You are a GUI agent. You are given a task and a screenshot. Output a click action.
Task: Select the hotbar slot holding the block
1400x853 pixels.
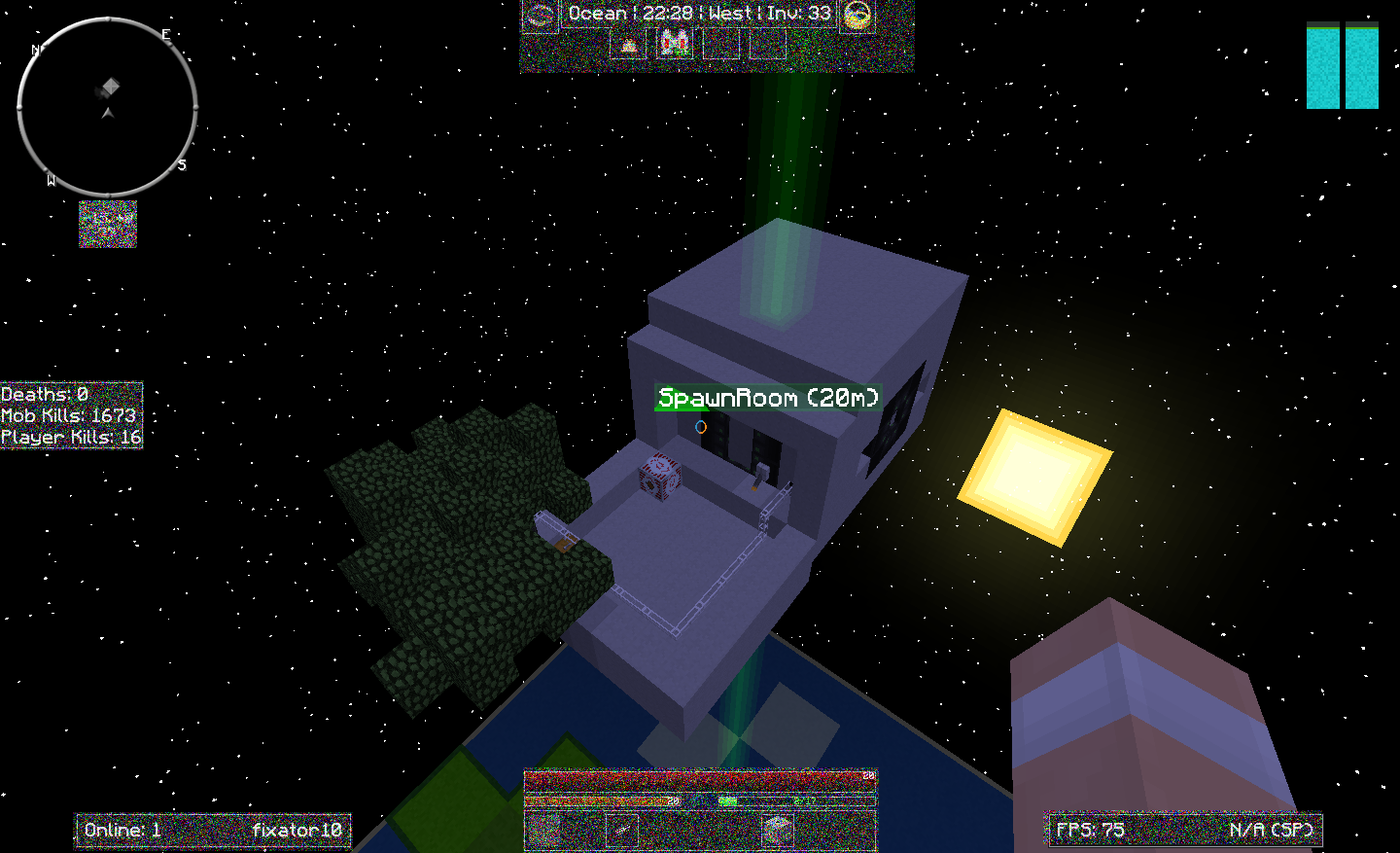point(776,831)
